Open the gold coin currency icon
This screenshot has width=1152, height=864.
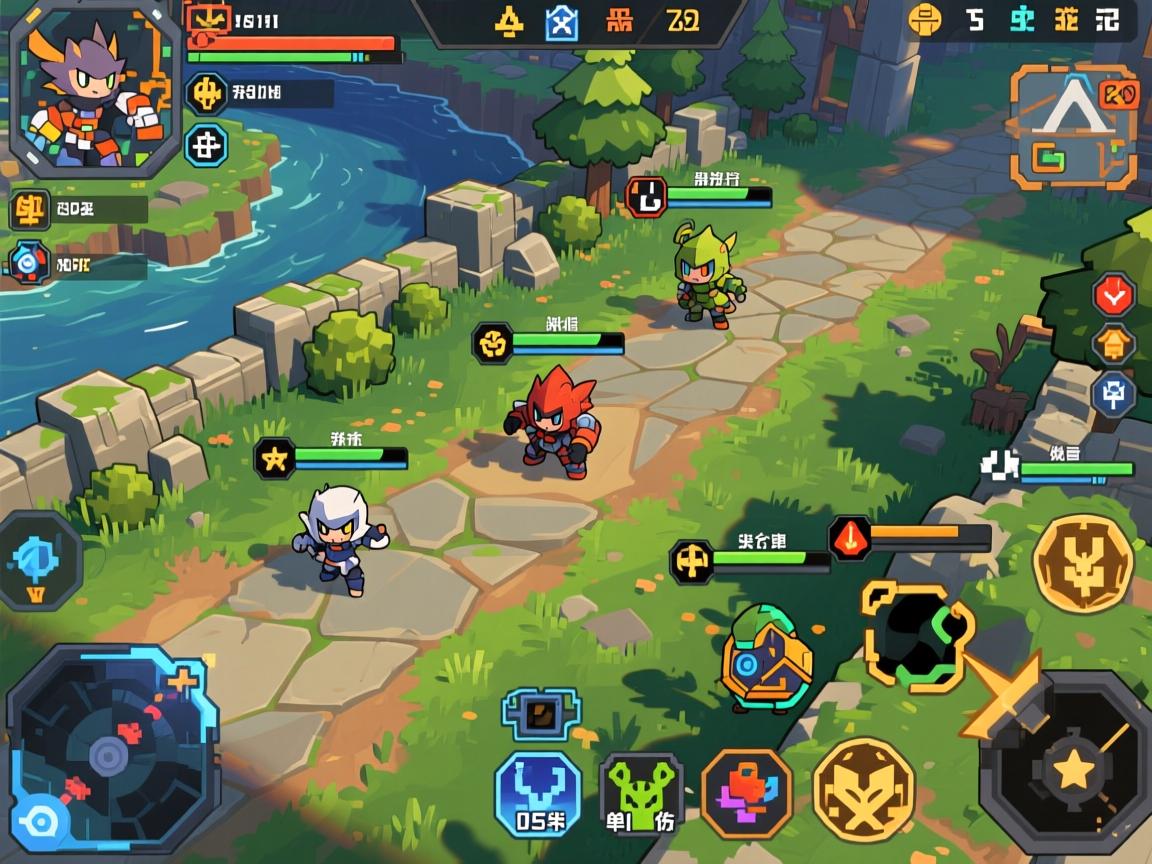tap(925, 19)
